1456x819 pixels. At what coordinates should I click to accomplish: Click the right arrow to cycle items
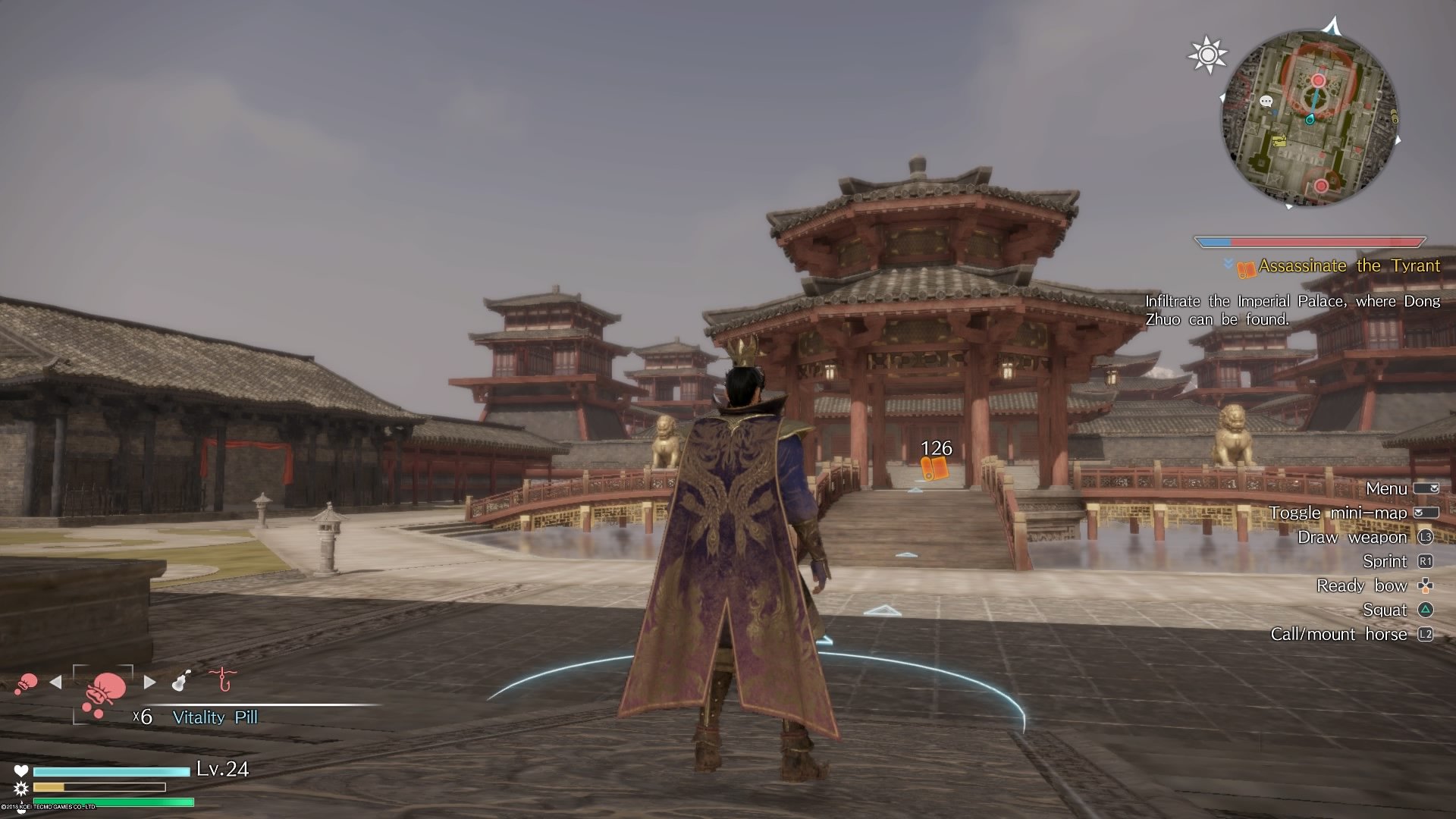click(x=149, y=681)
